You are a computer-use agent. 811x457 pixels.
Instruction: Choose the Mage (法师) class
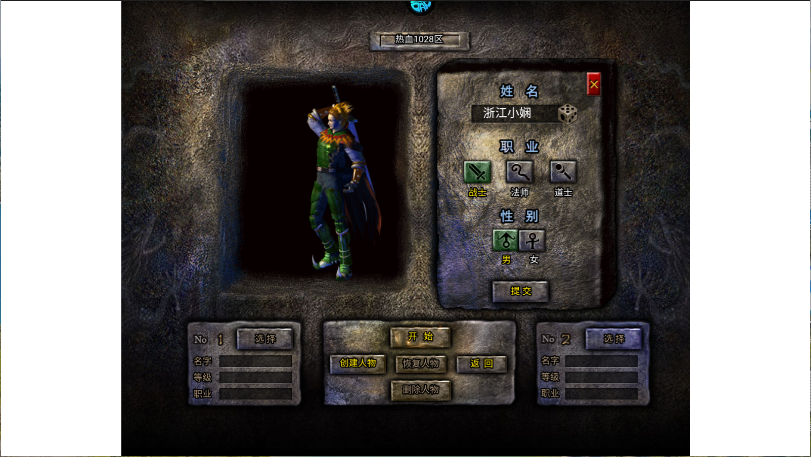pos(520,172)
